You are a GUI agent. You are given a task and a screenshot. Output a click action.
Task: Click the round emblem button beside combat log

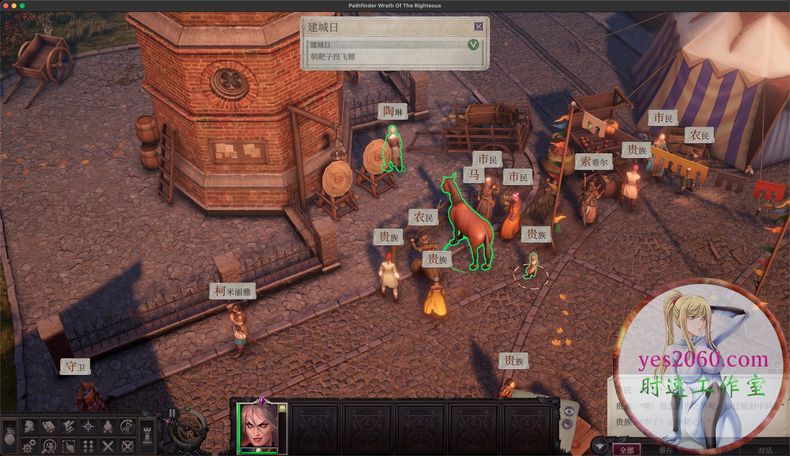(600, 446)
